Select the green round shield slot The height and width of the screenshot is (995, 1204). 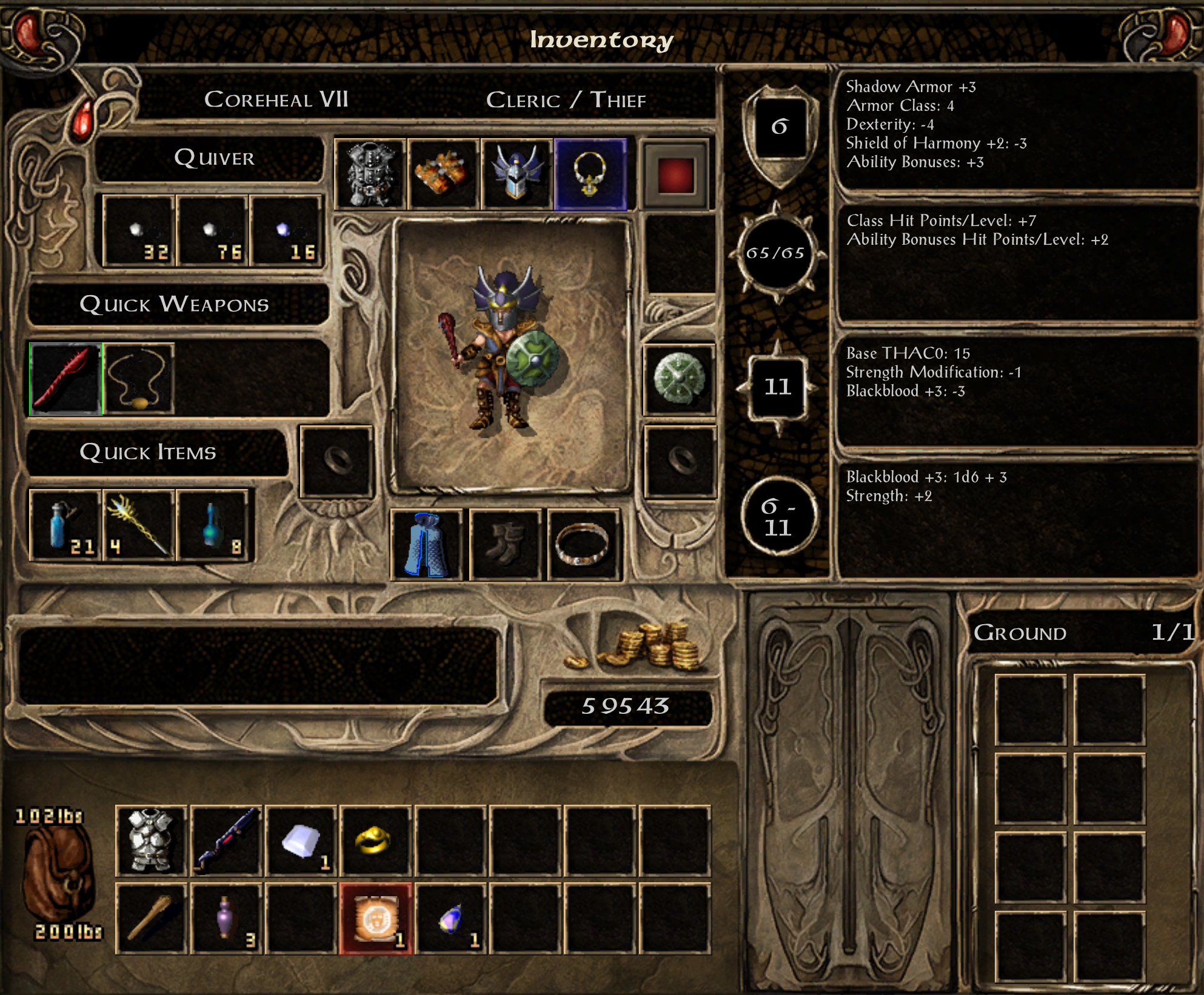(679, 379)
